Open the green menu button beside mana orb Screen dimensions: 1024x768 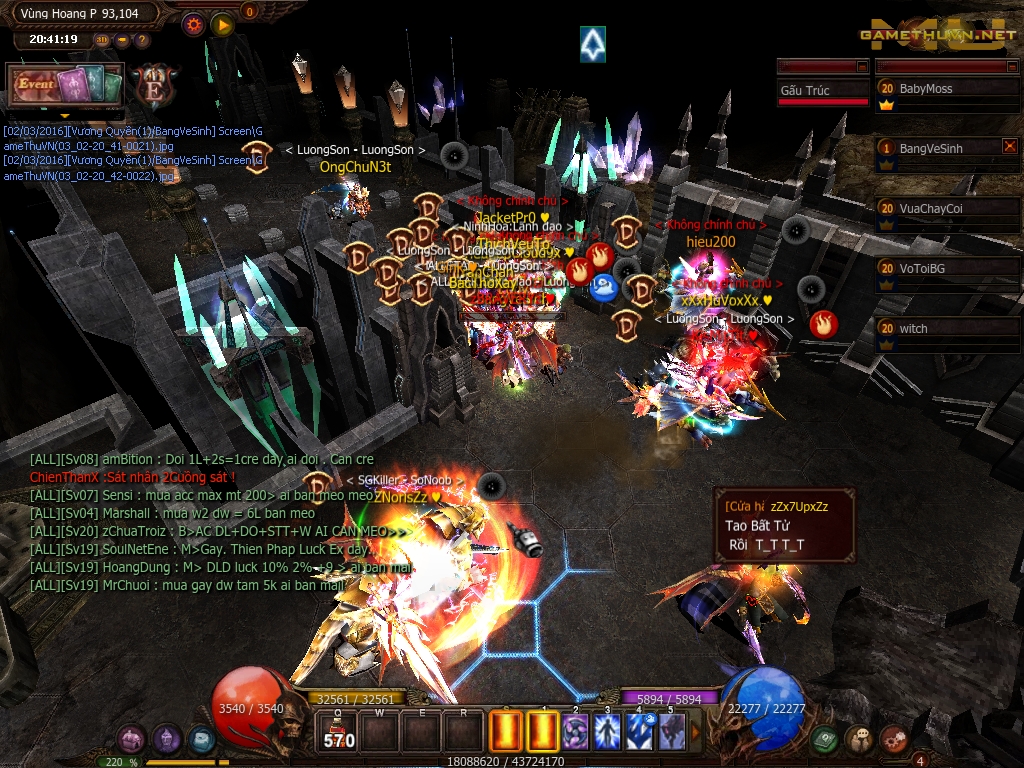coord(825,740)
